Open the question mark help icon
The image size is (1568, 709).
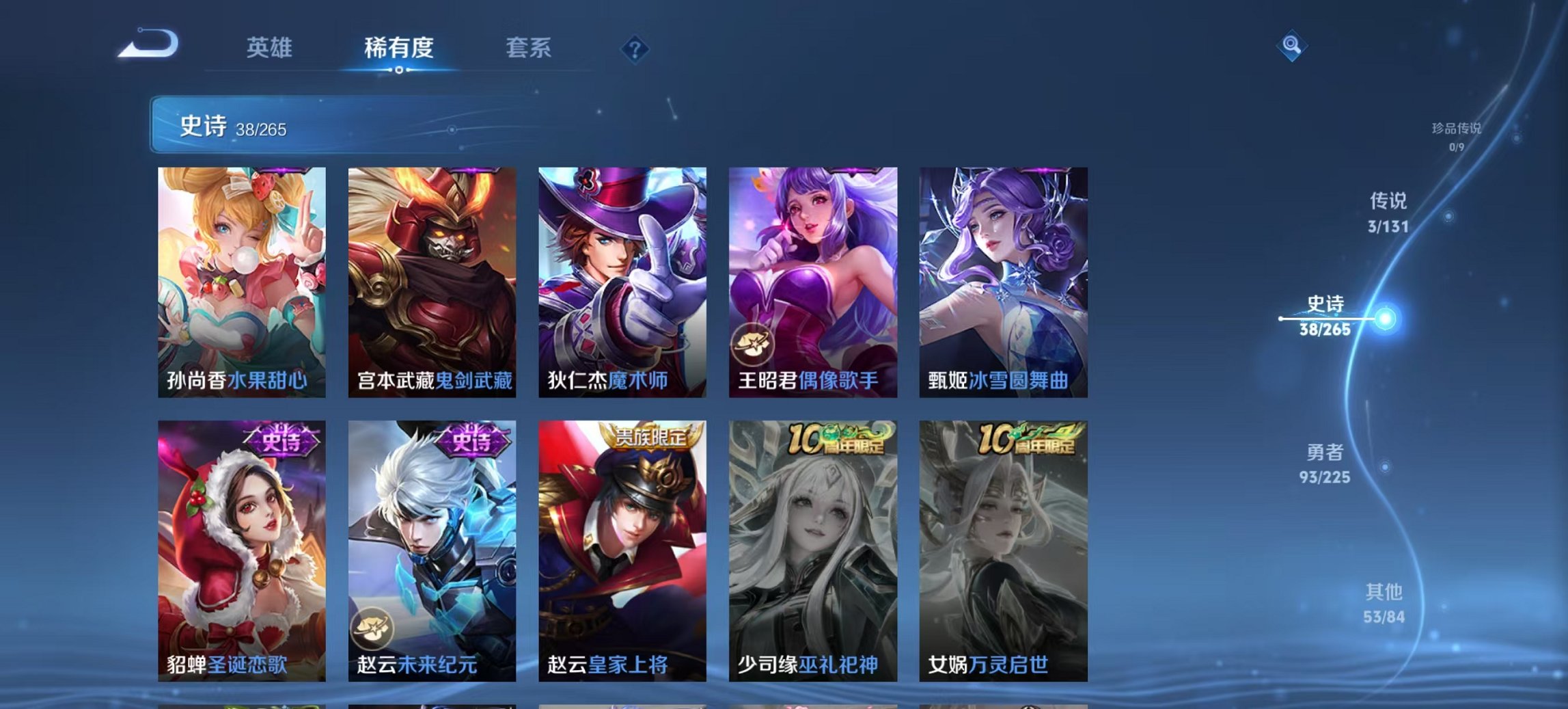(635, 49)
